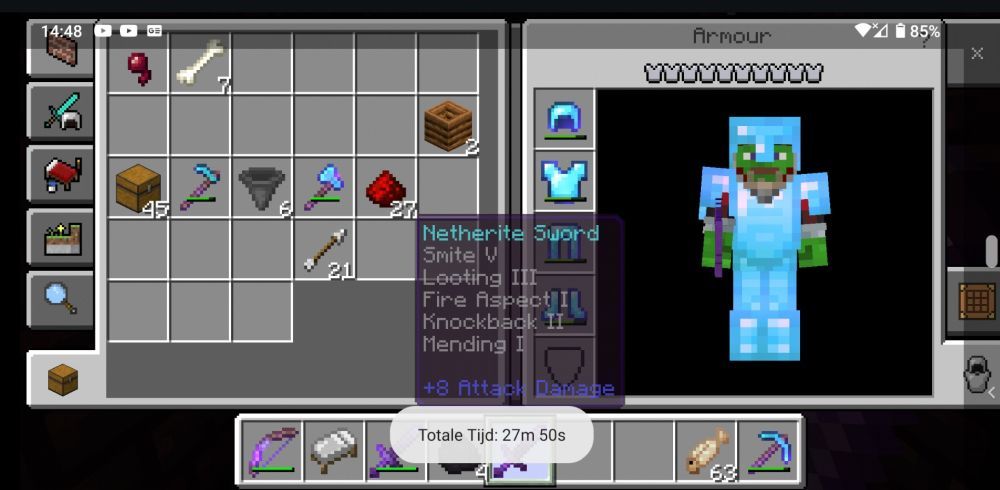
Task: Select the enchanted bow in the hotbar
Action: tap(273, 450)
